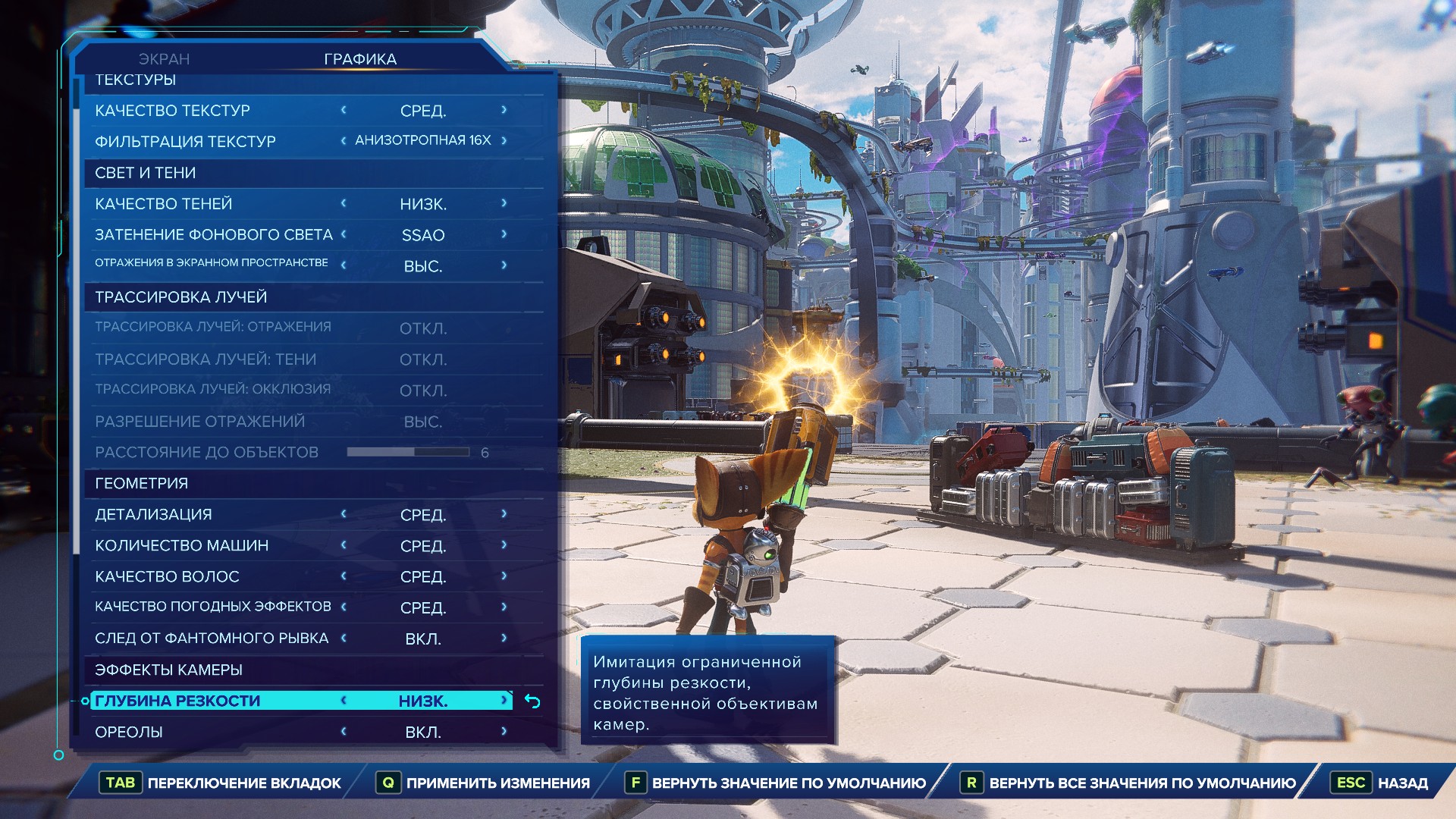The width and height of the screenshot is (1456, 819).
Task: Switch to the ЭКРАН tab
Action: tap(164, 59)
